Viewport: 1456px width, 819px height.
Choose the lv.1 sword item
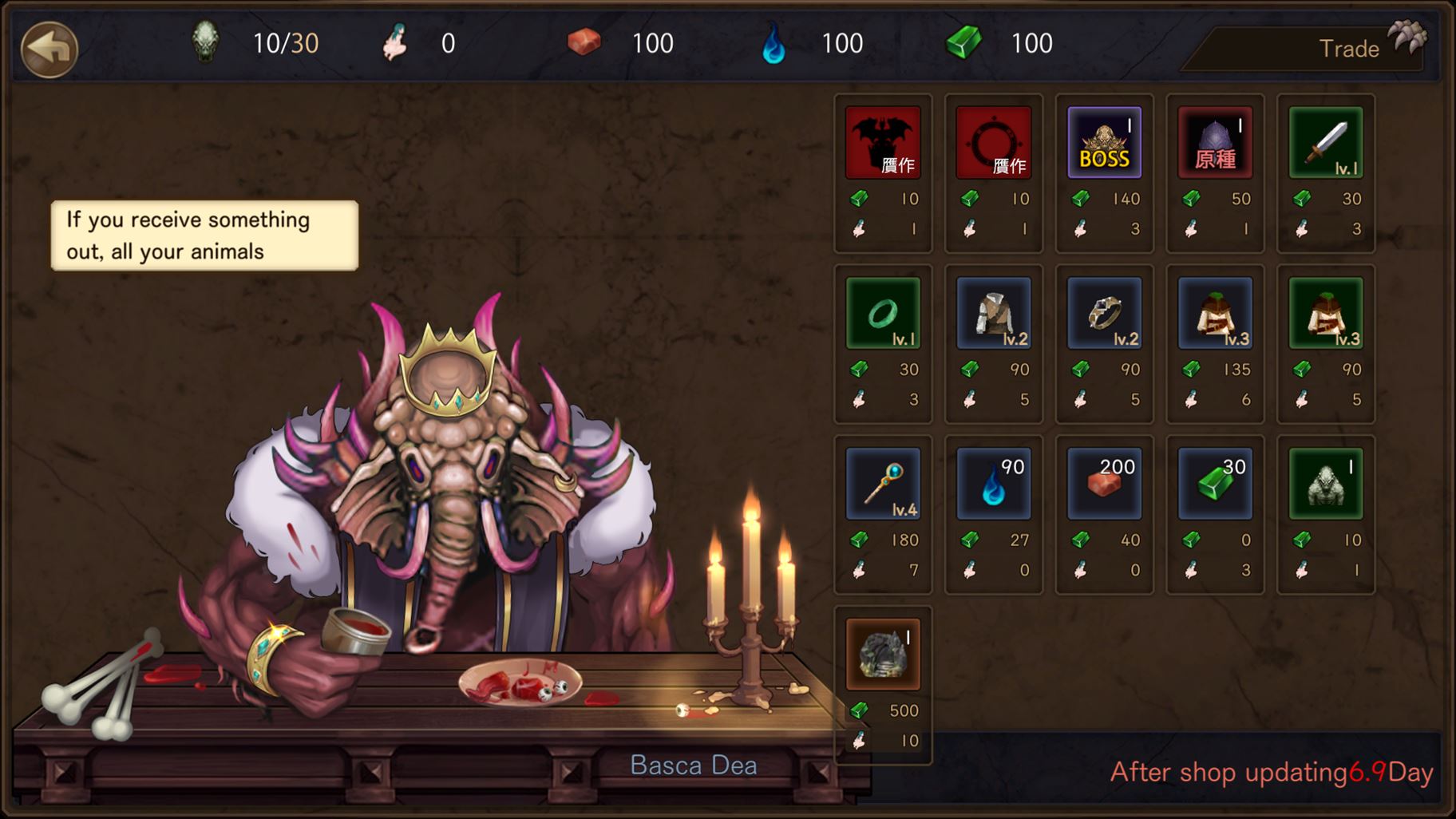[x=1326, y=142]
